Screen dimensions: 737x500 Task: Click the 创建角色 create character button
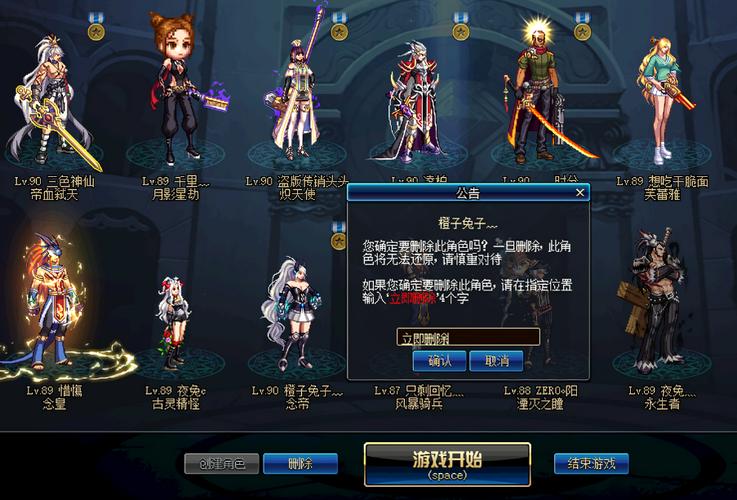point(222,463)
